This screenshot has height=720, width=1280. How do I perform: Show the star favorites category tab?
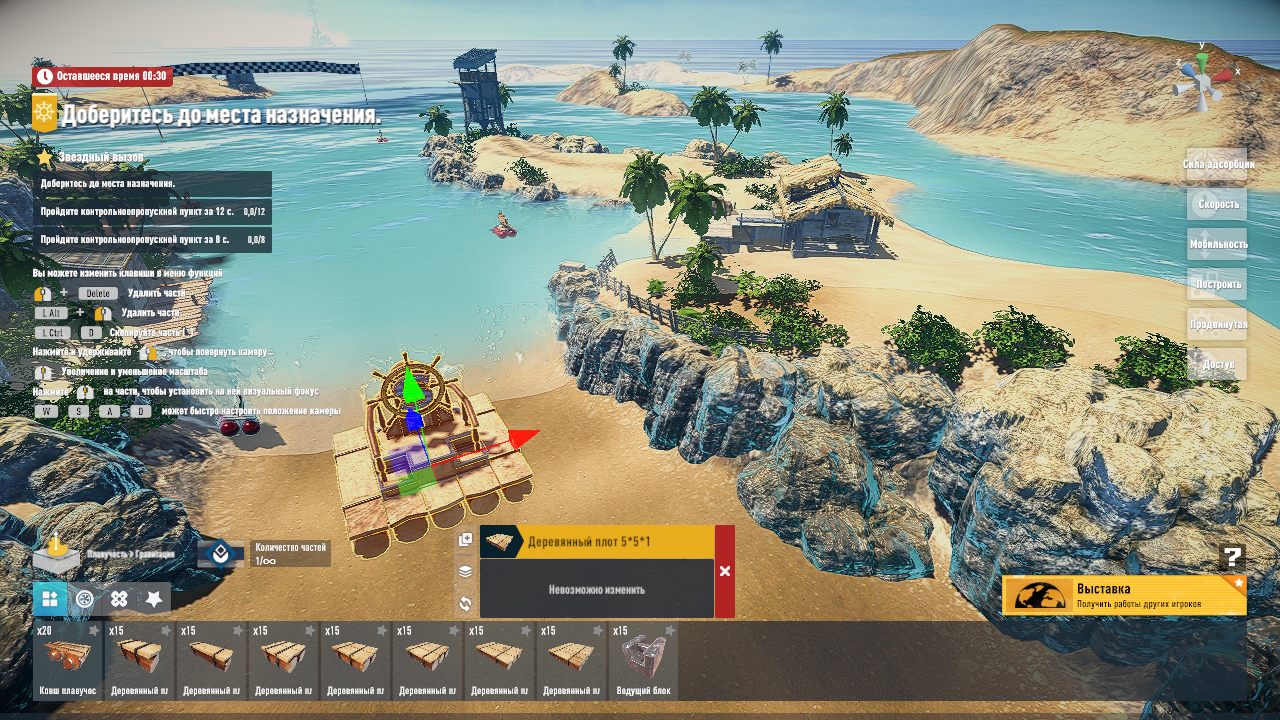click(x=153, y=599)
